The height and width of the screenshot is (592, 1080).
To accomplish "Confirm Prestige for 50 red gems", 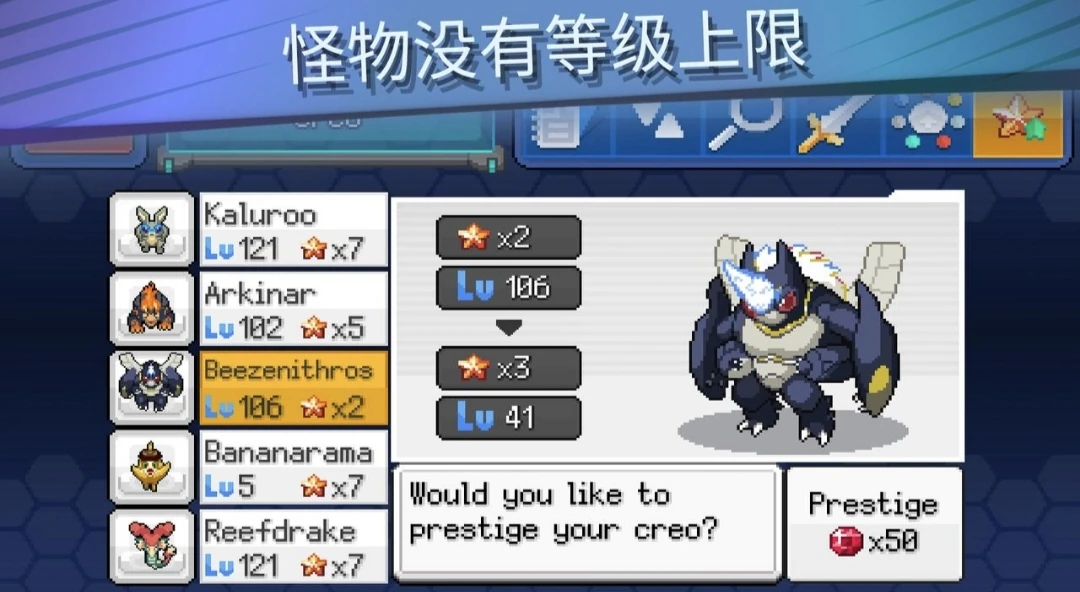I will pos(873,522).
